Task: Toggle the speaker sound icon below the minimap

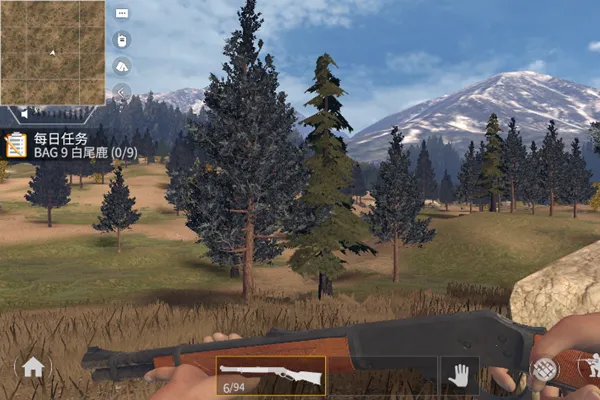Action: click(27, 115)
